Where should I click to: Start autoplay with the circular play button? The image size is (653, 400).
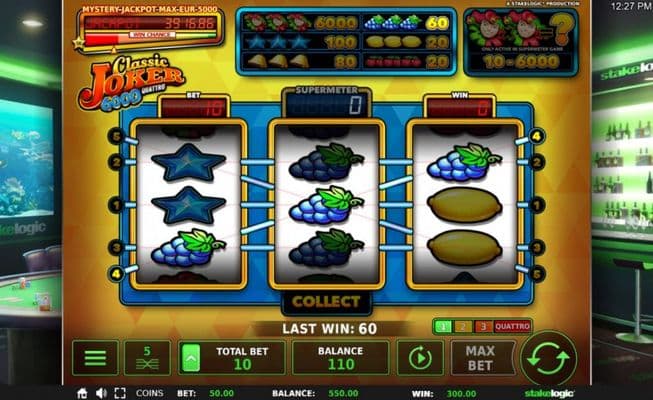[420, 358]
